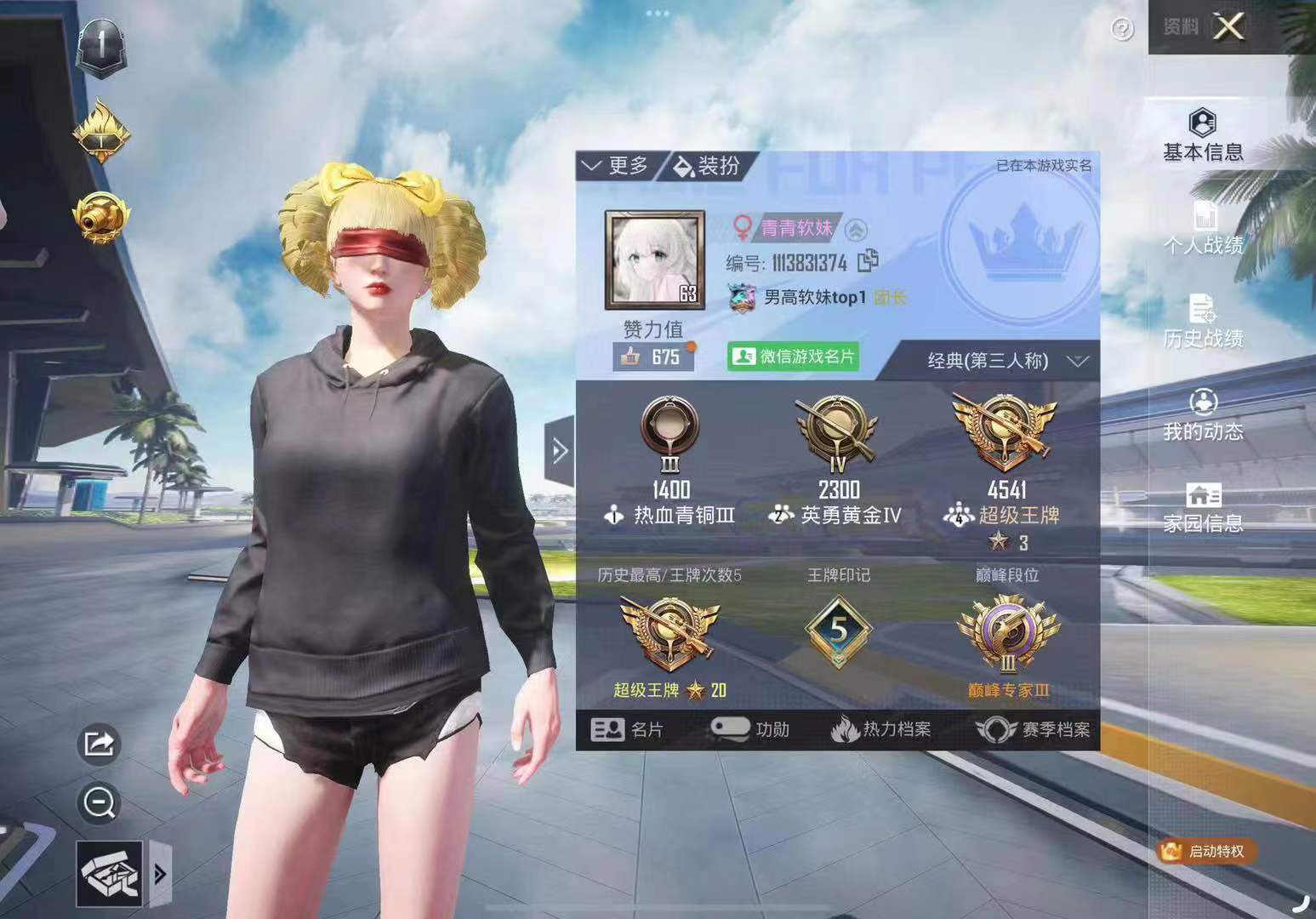1316x919 pixels.
Task: Zoom out with the magnifier minus icon
Action: [x=100, y=802]
